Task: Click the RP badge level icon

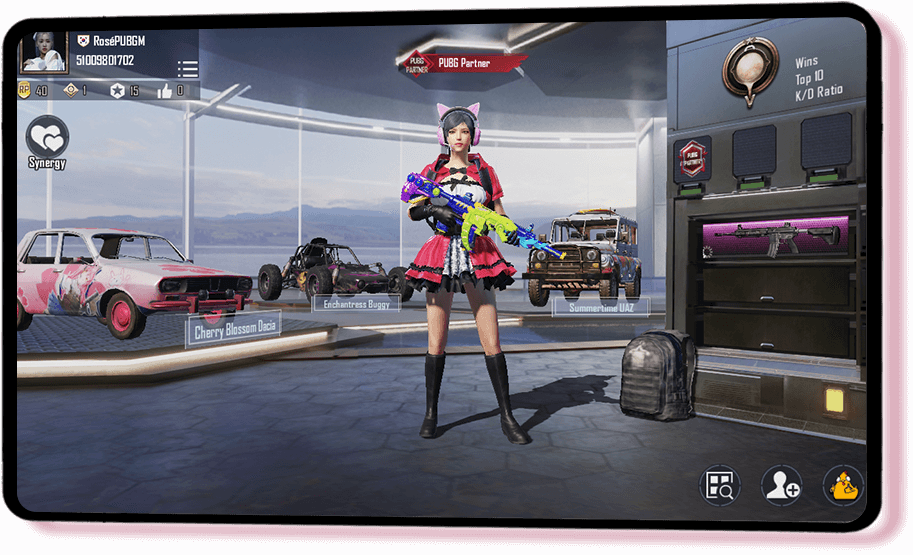Action: tap(25, 91)
